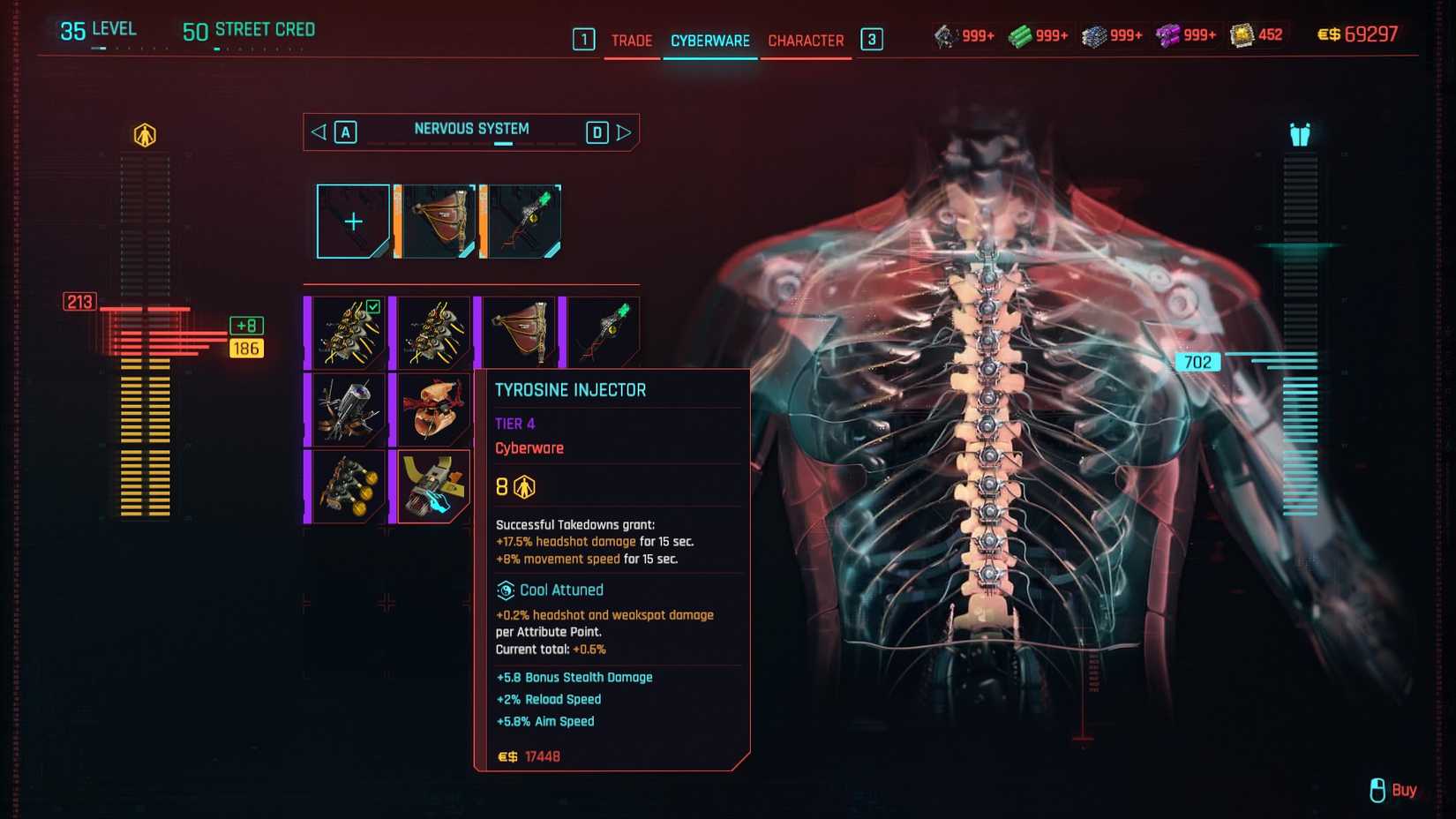The width and height of the screenshot is (1456, 819).
Task: Click the Buy button
Action: (x=1401, y=790)
